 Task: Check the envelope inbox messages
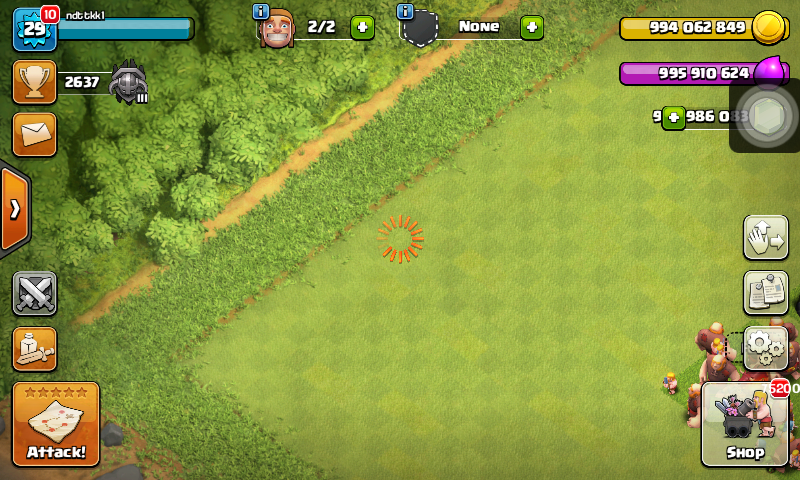tap(34, 134)
